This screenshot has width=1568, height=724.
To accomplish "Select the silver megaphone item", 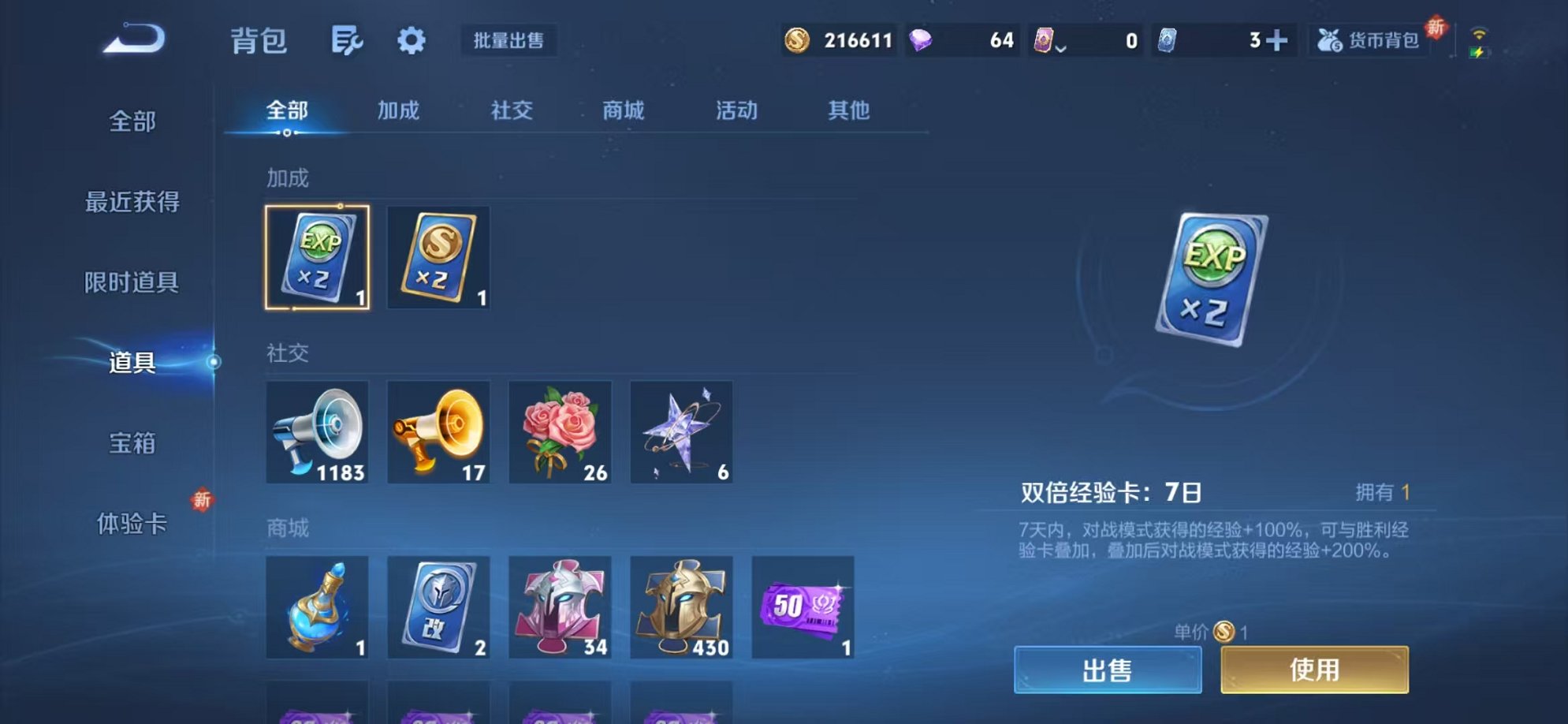I will click(316, 432).
